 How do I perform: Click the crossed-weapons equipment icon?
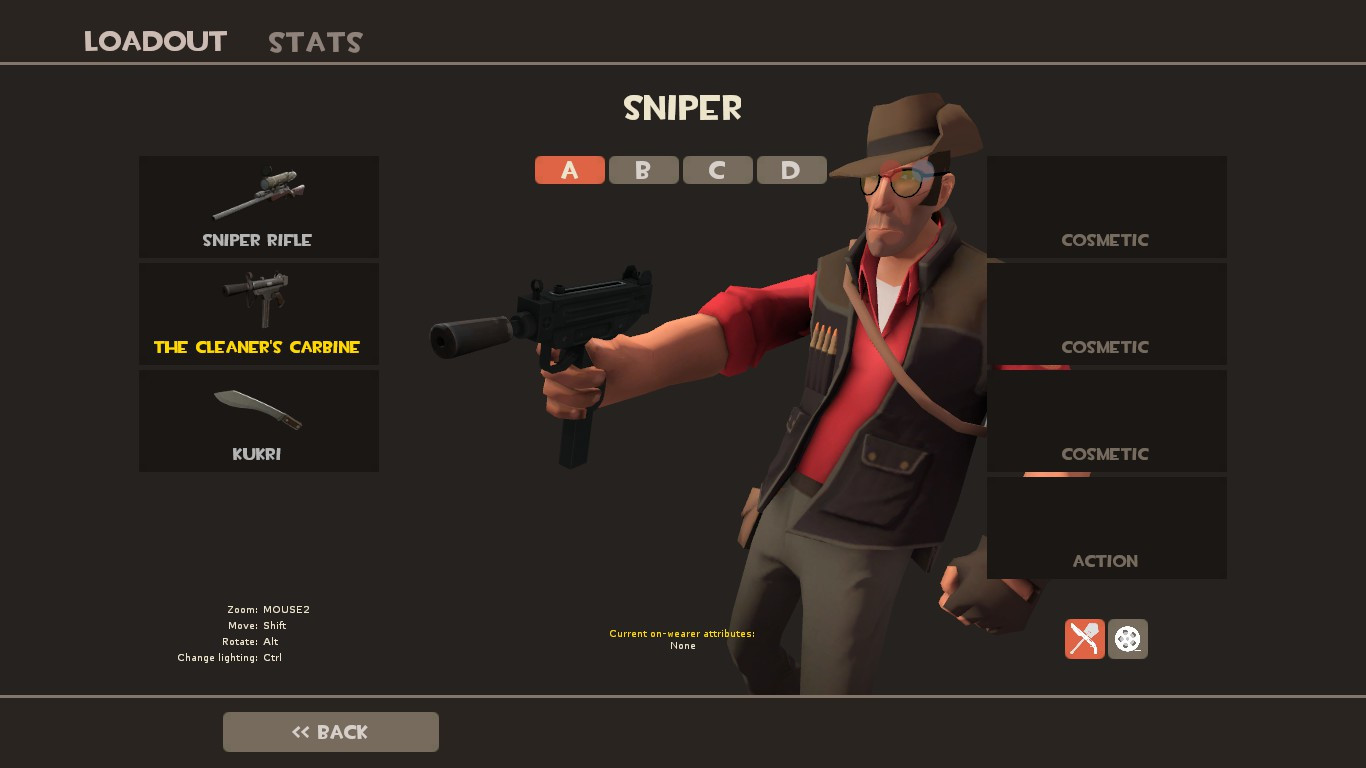1085,638
